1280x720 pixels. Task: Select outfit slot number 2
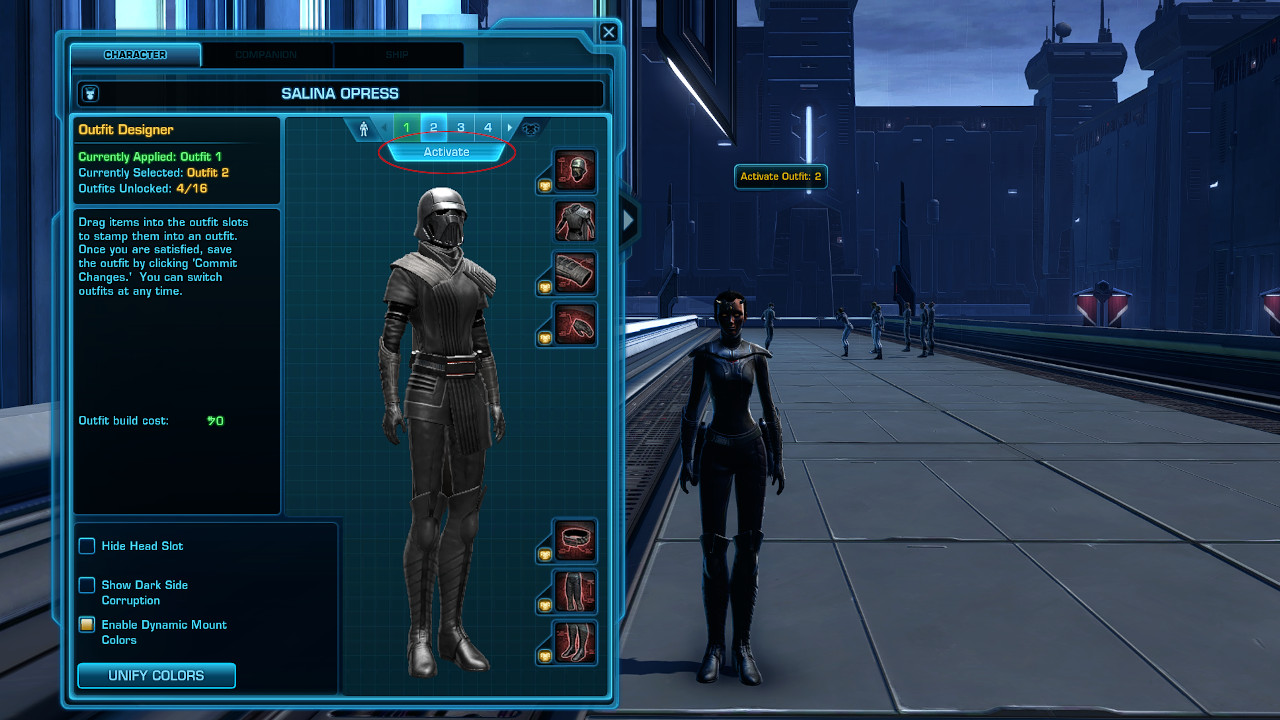(433, 127)
